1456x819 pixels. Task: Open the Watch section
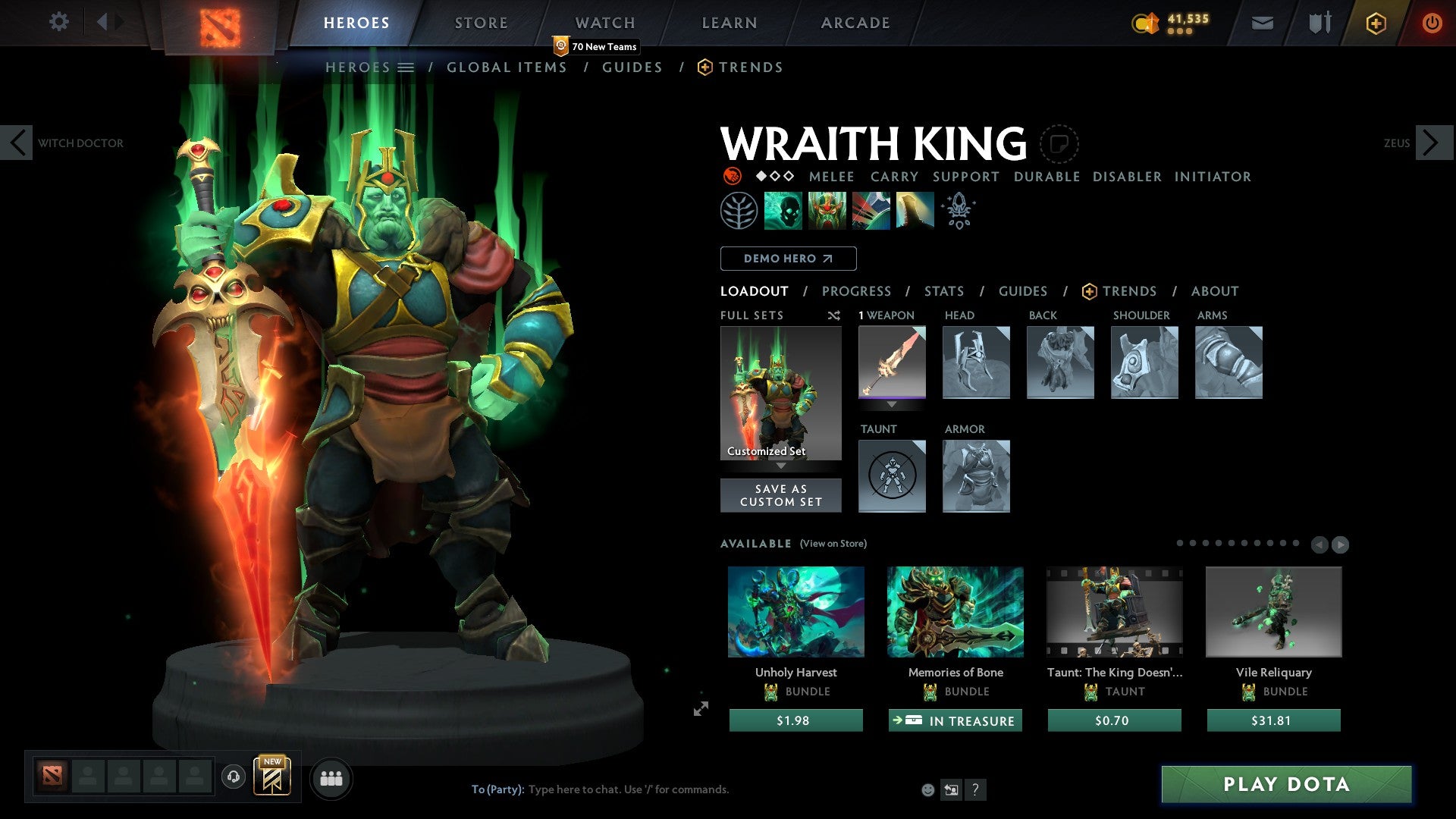(604, 22)
